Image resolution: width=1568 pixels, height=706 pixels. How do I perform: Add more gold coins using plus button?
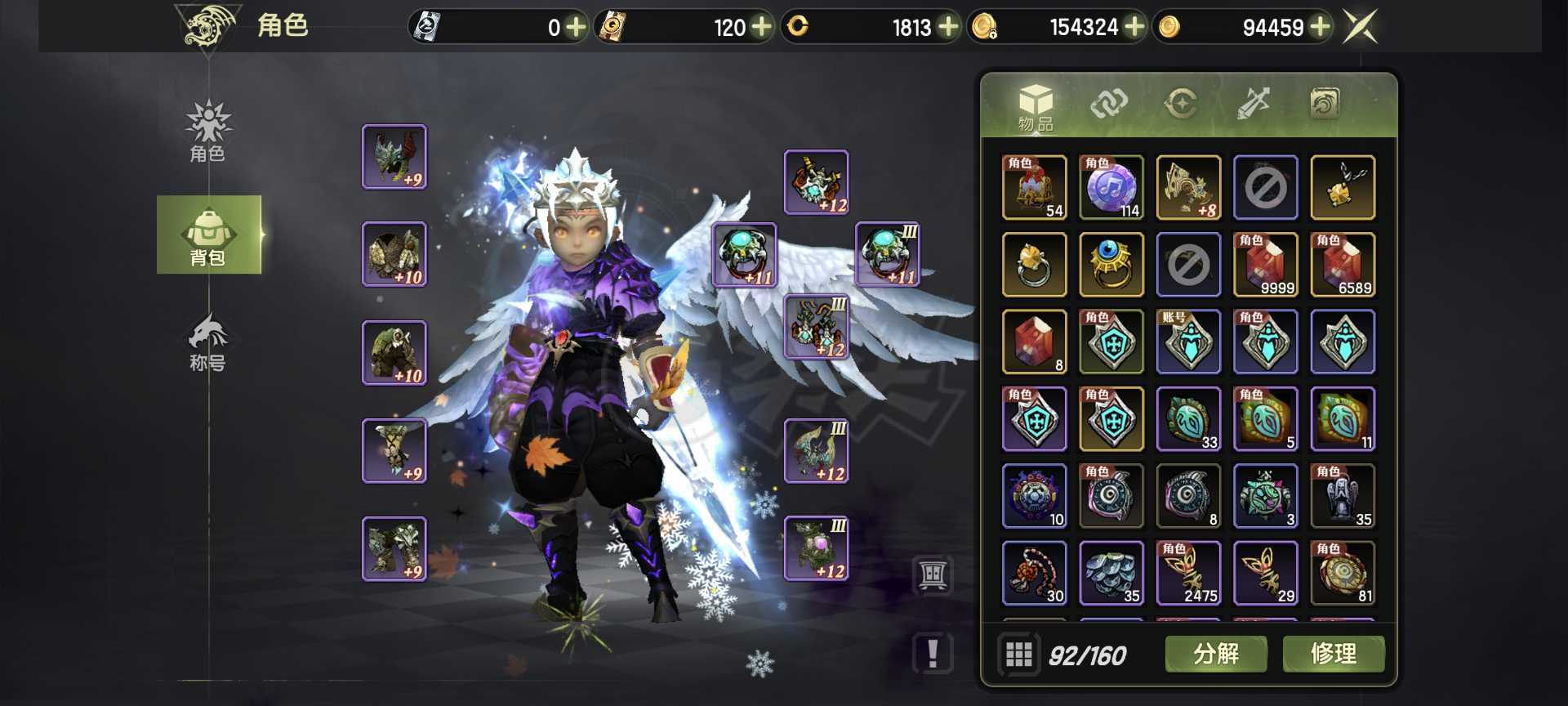point(1320,27)
